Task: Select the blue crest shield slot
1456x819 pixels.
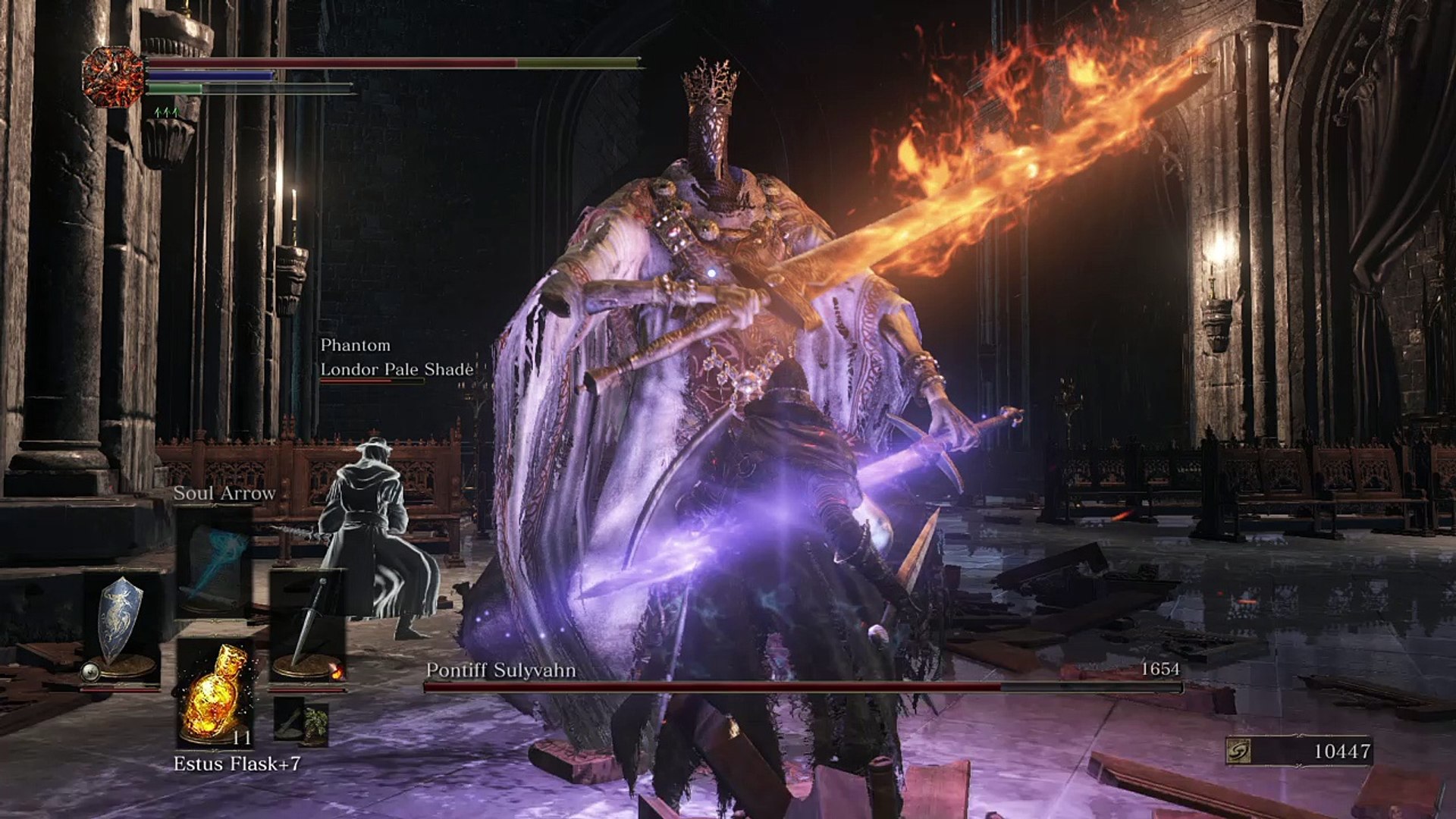Action: coord(121,626)
